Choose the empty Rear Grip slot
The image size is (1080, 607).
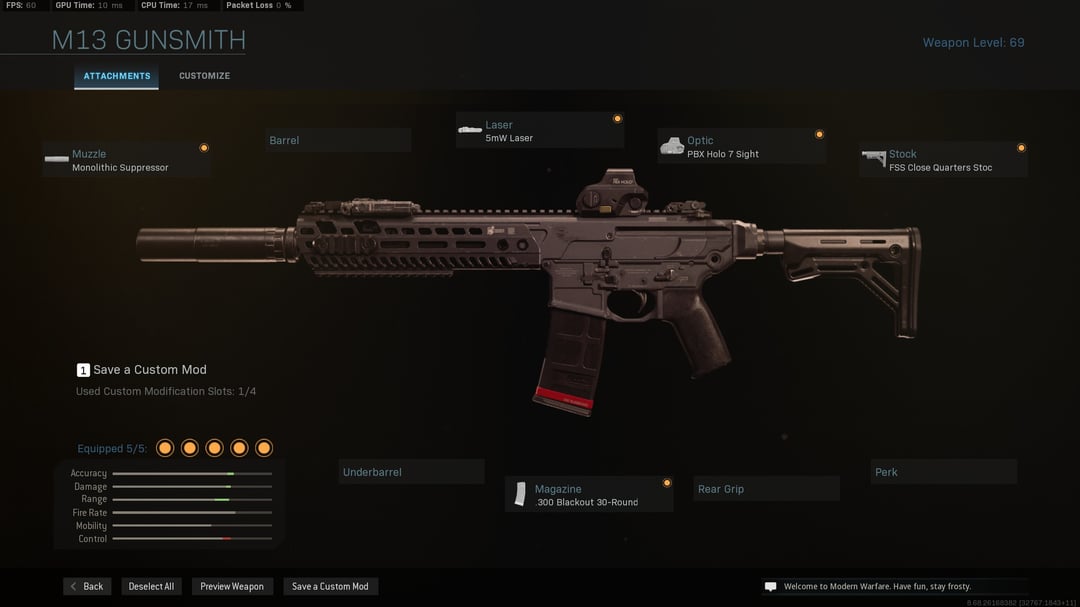[766, 489]
